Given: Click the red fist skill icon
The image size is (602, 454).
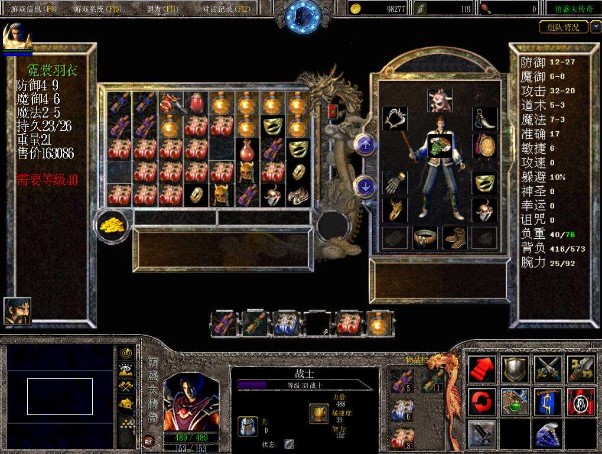Looking at the screenshot, I should (x=482, y=368).
